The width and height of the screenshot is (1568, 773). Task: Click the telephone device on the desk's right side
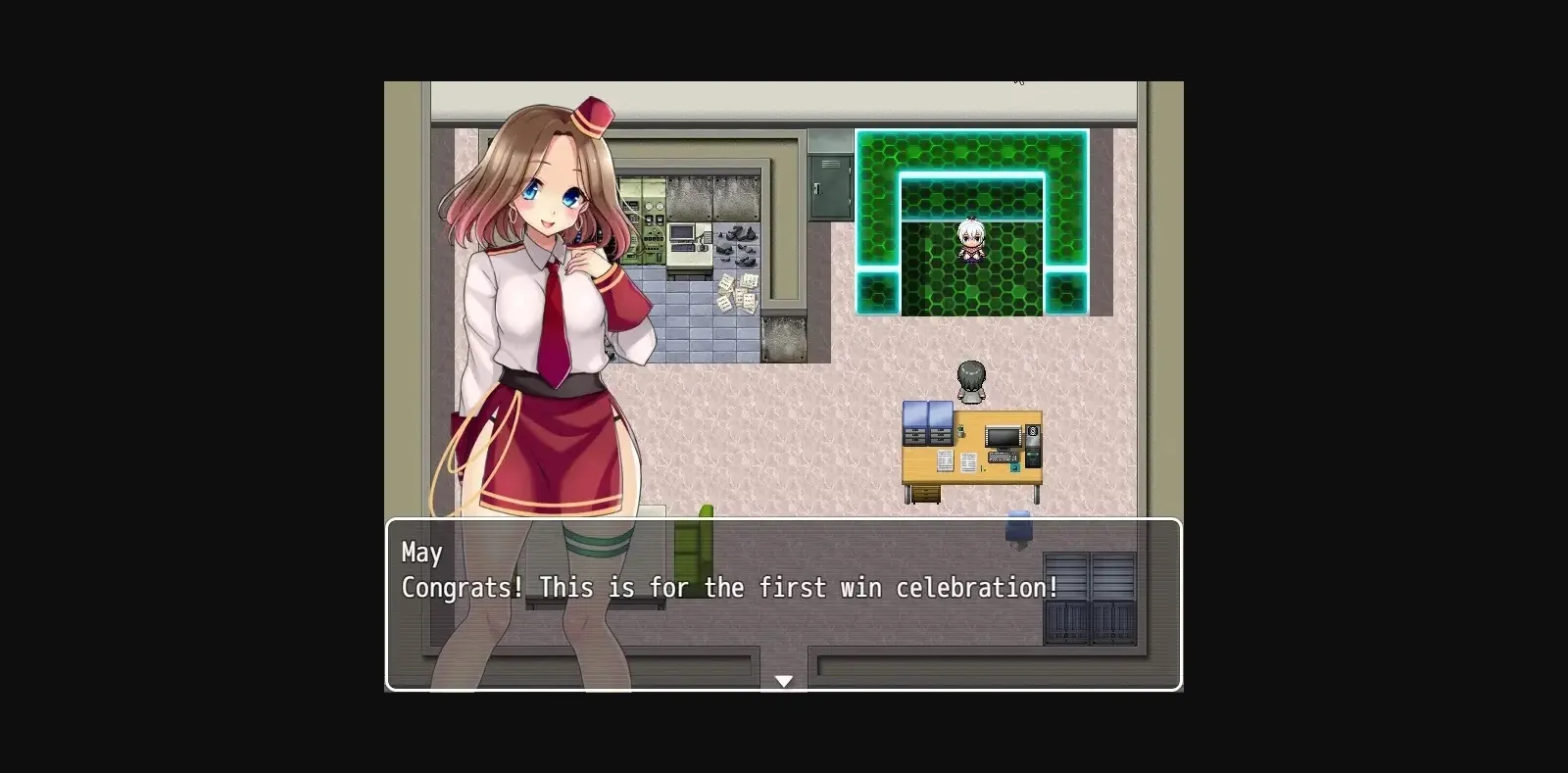point(1032,447)
